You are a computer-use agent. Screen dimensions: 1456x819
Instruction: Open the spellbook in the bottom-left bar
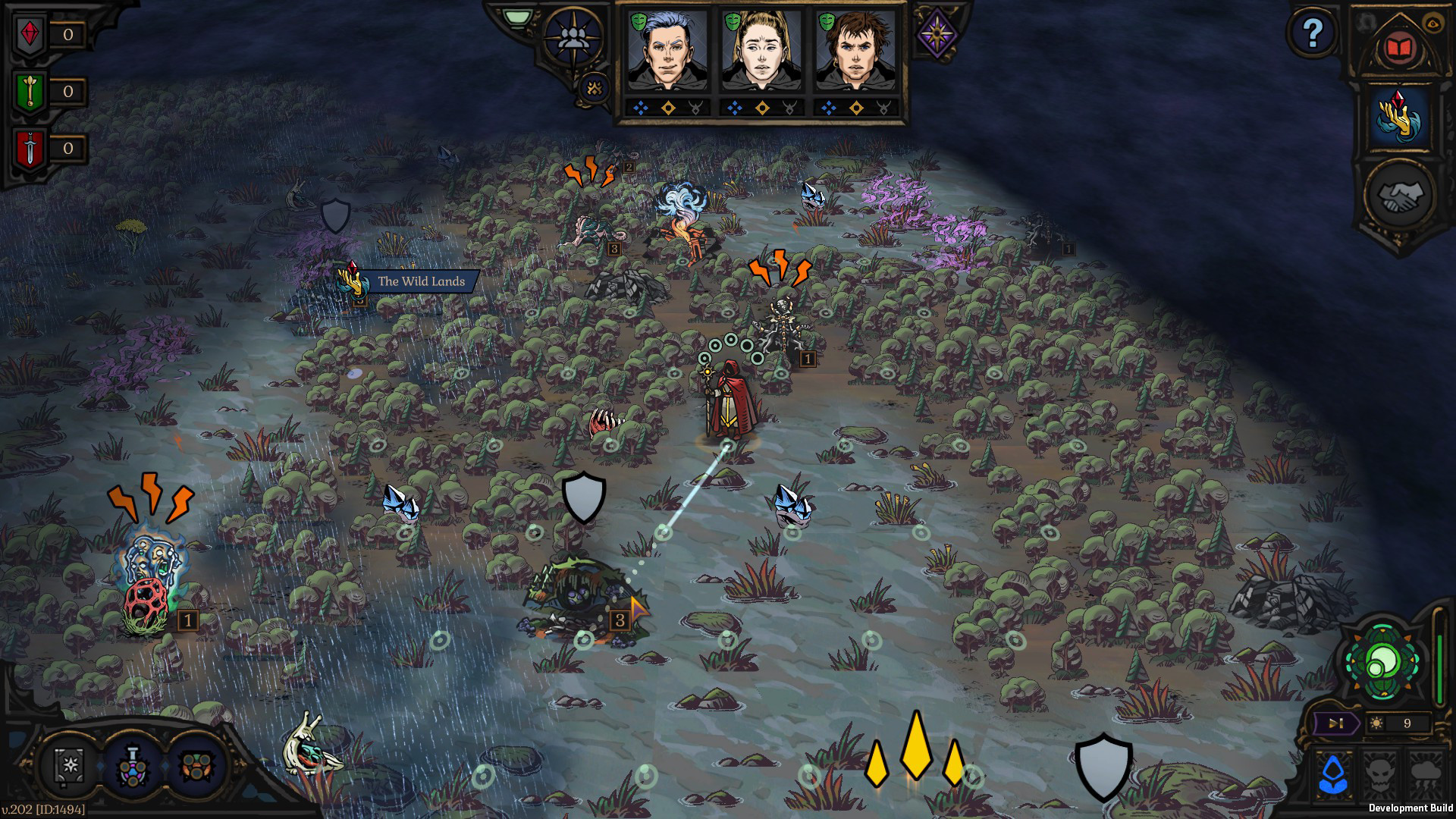pyautogui.click(x=70, y=768)
